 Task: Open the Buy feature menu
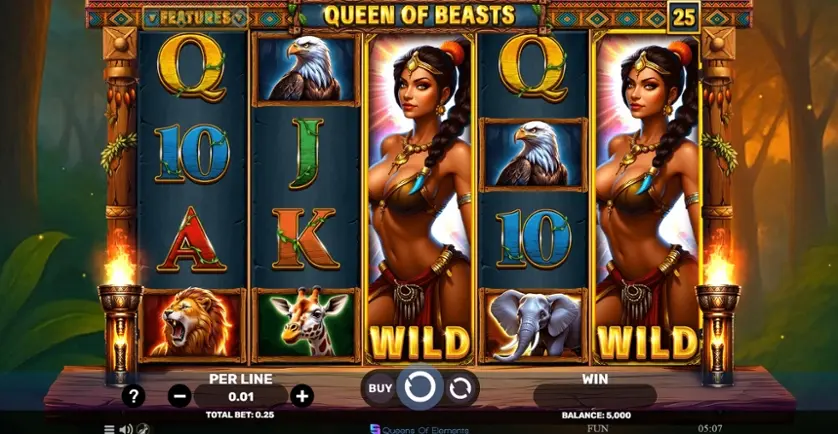coord(380,387)
